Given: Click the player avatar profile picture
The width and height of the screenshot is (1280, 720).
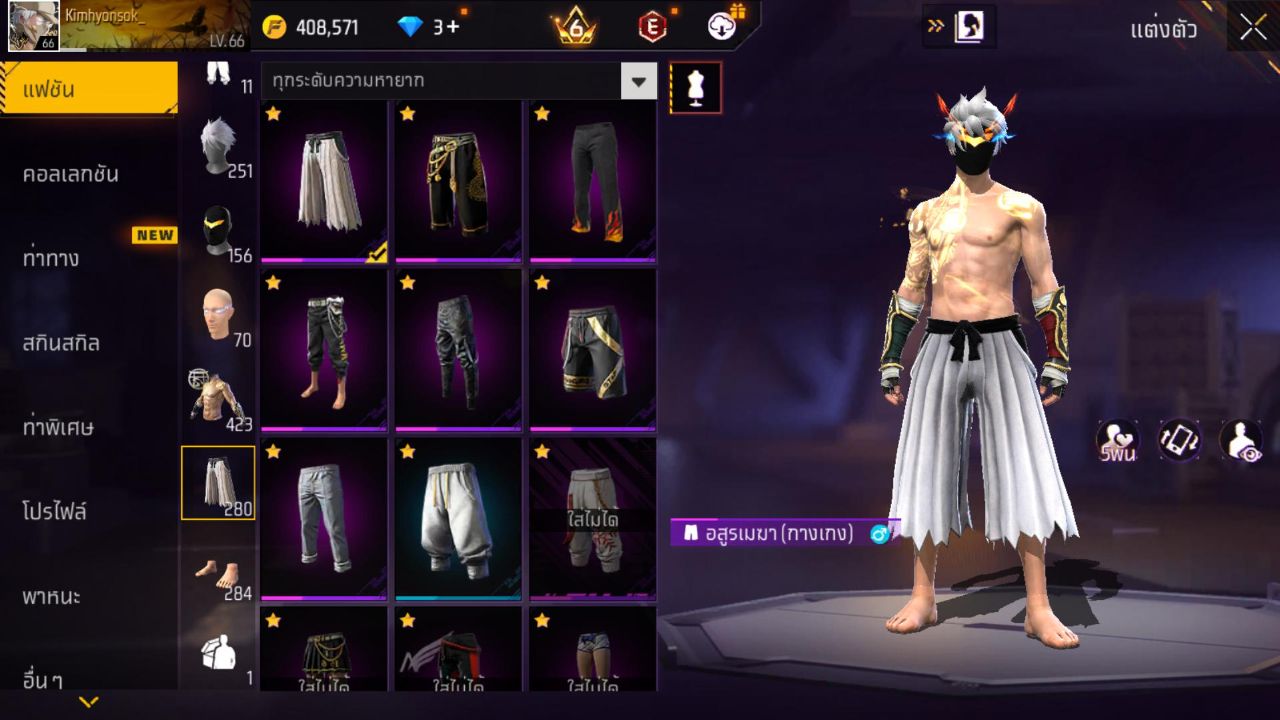Looking at the screenshot, I should pyautogui.click(x=33, y=26).
